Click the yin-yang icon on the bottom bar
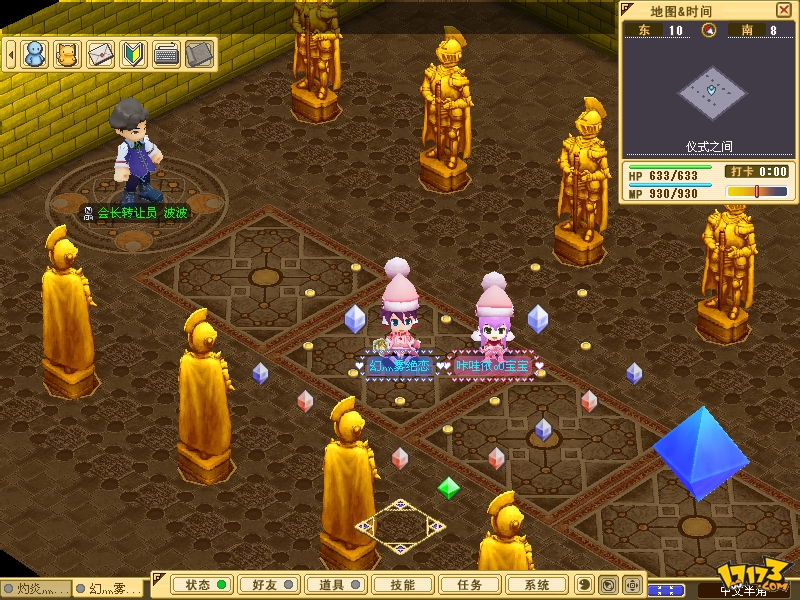The image size is (800, 600). (x=585, y=585)
